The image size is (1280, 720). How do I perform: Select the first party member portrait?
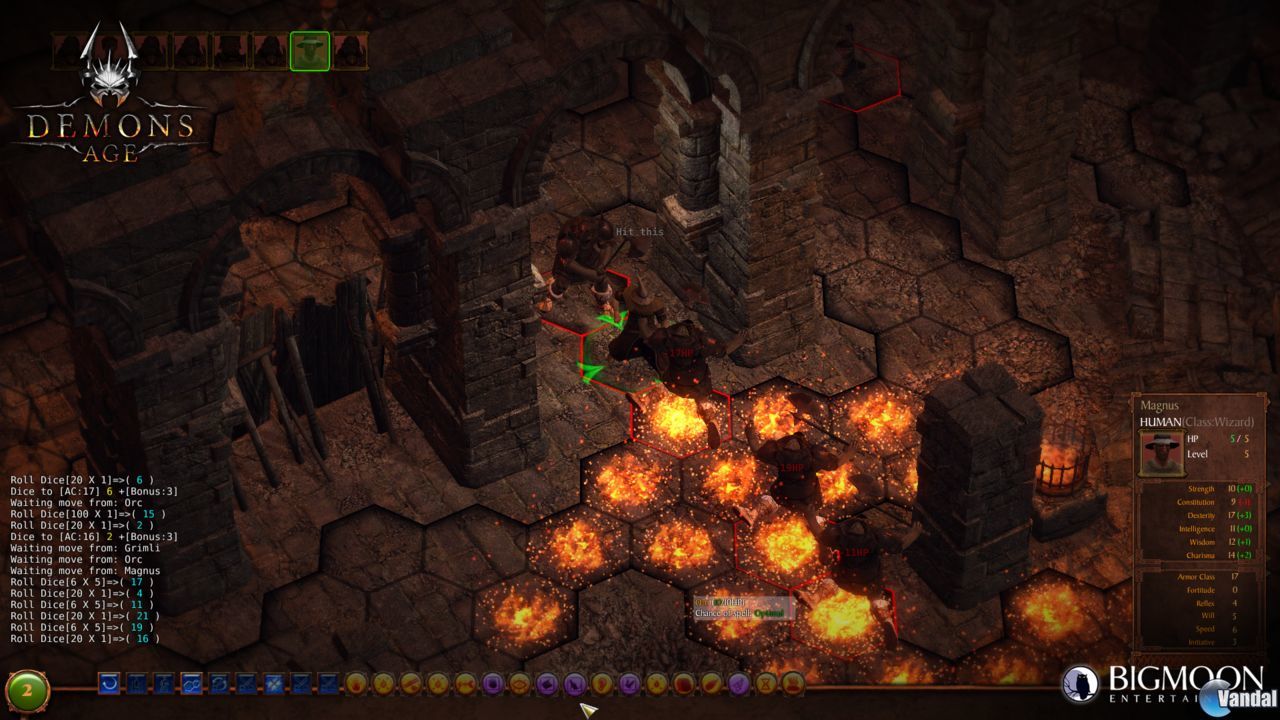[68, 47]
